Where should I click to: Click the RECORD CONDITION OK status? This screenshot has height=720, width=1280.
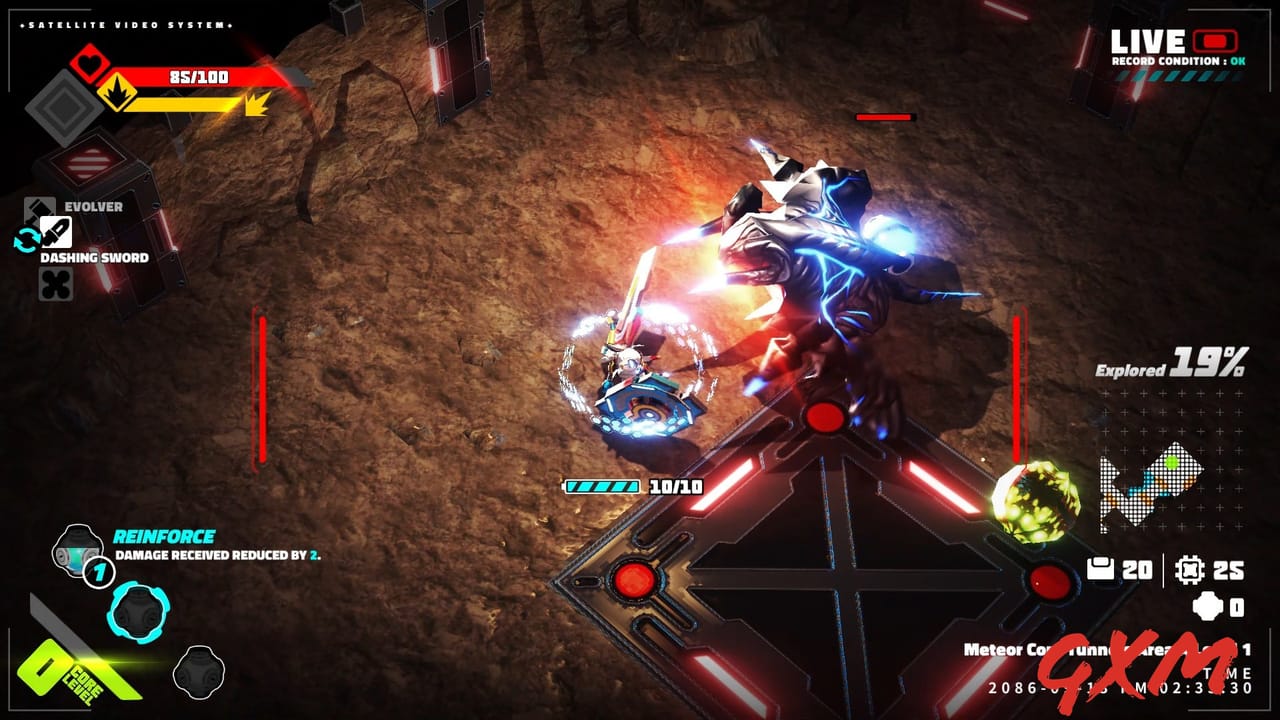click(1180, 60)
